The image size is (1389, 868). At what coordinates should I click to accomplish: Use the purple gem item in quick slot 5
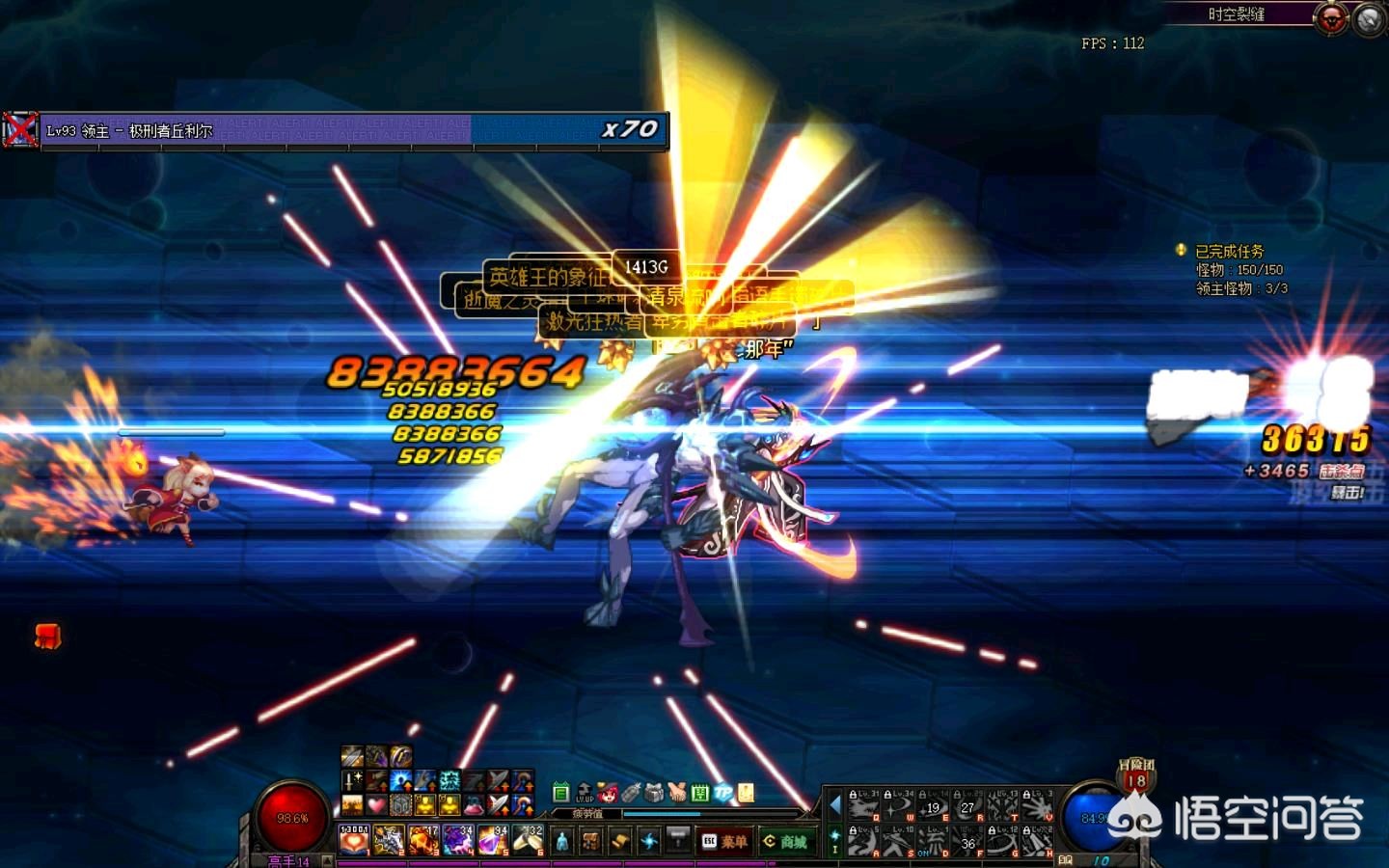pos(493,840)
